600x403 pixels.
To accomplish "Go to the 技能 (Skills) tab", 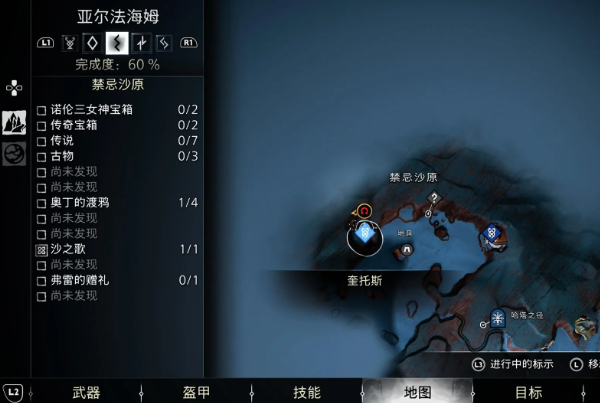I will (306, 392).
